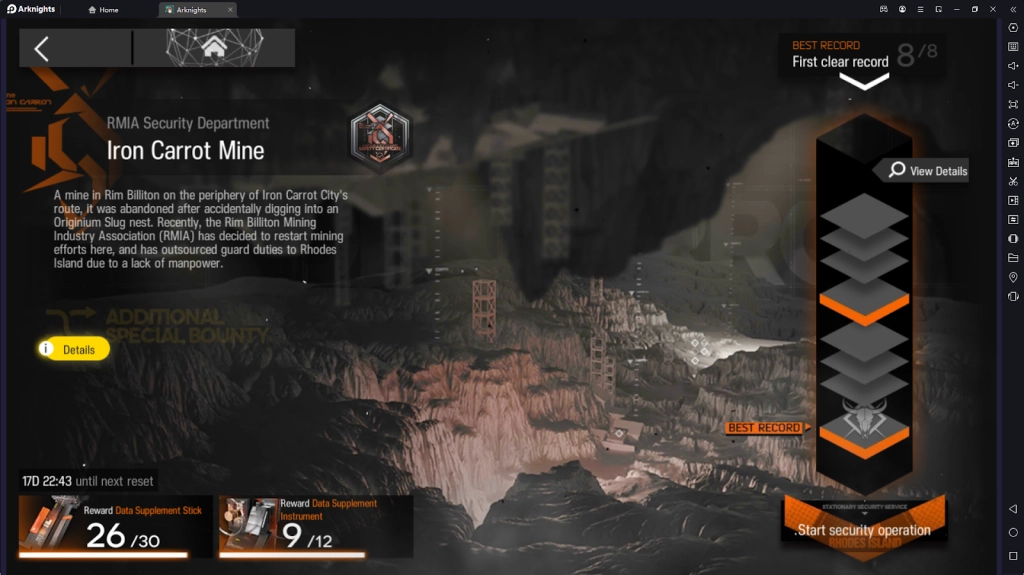Select the Iron Carrot Mine emblem badge
The height and width of the screenshot is (575, 1024).
(x=380, y=137)
